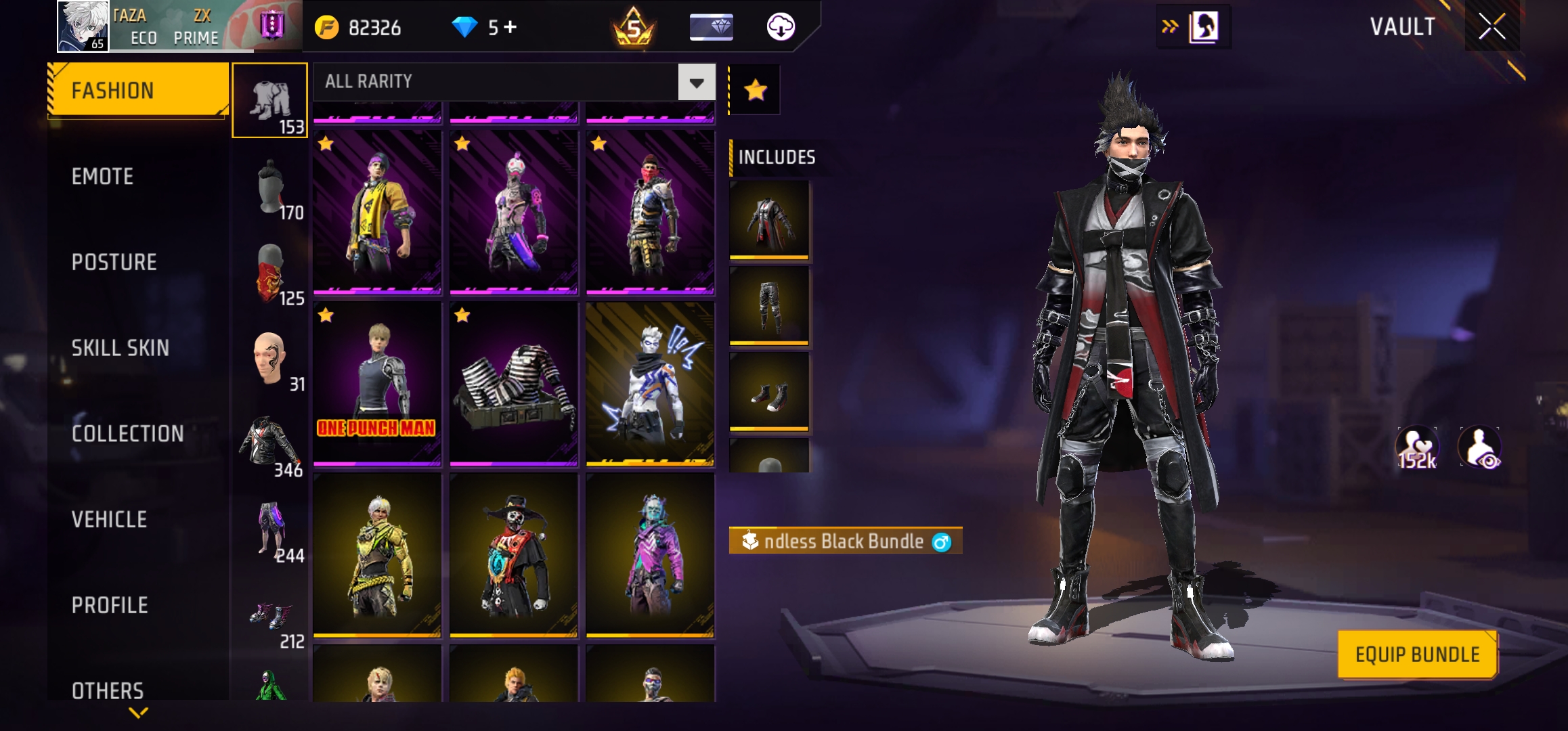Switch to the Emote tab
Screen dimensions: 1568x731
103,177
